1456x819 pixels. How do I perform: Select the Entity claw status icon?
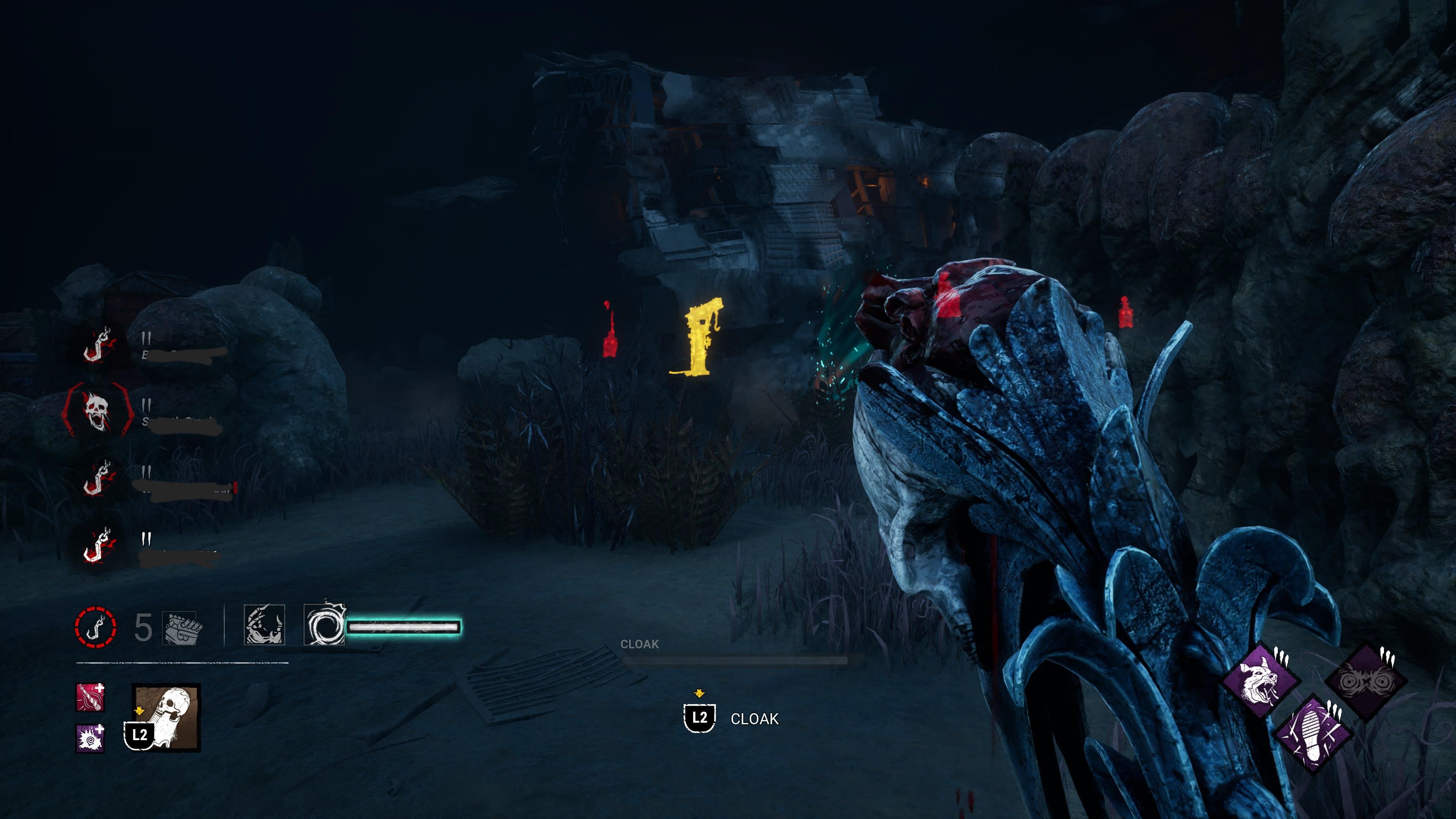(x=264, y=624)
